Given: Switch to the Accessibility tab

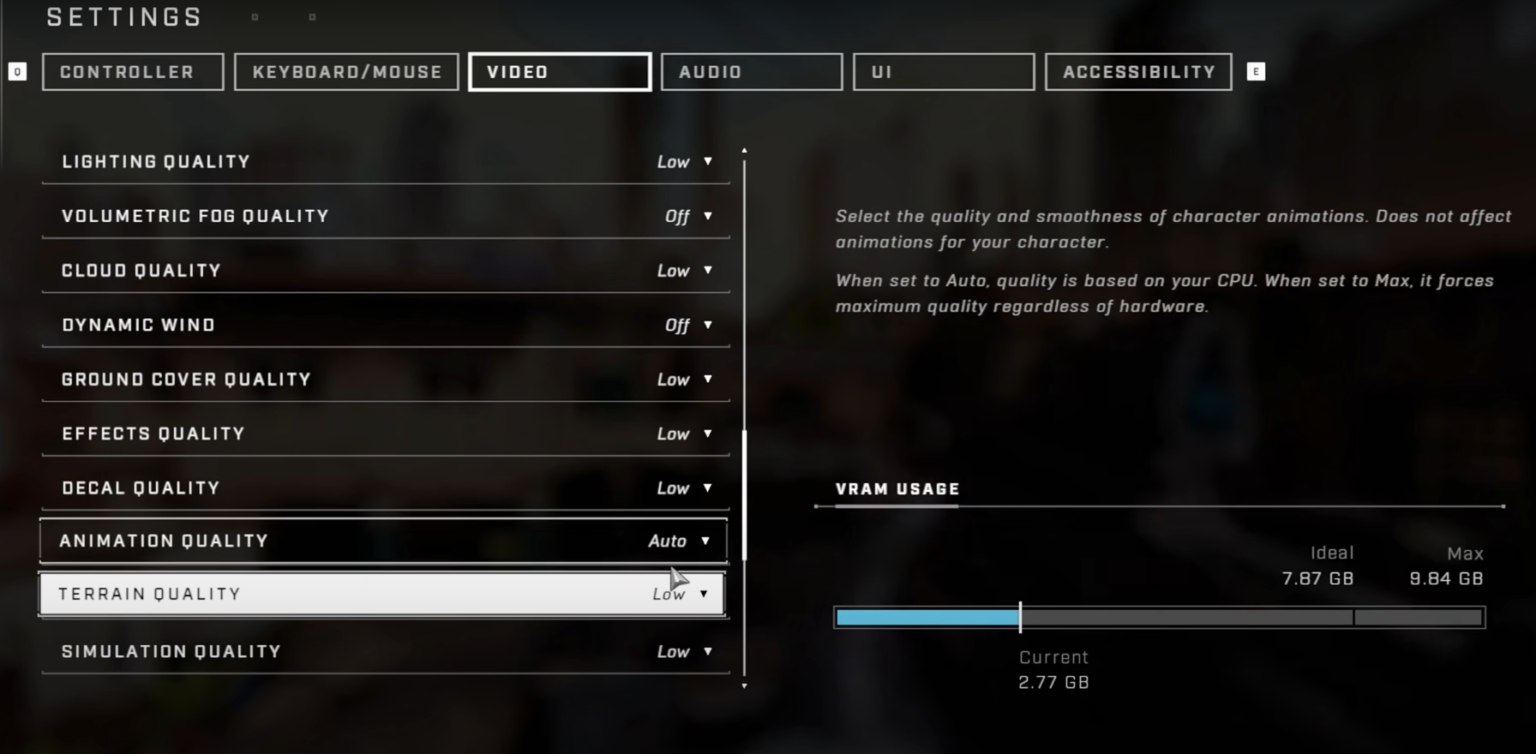Looking at the screenshot, I should click(1137, 71).
